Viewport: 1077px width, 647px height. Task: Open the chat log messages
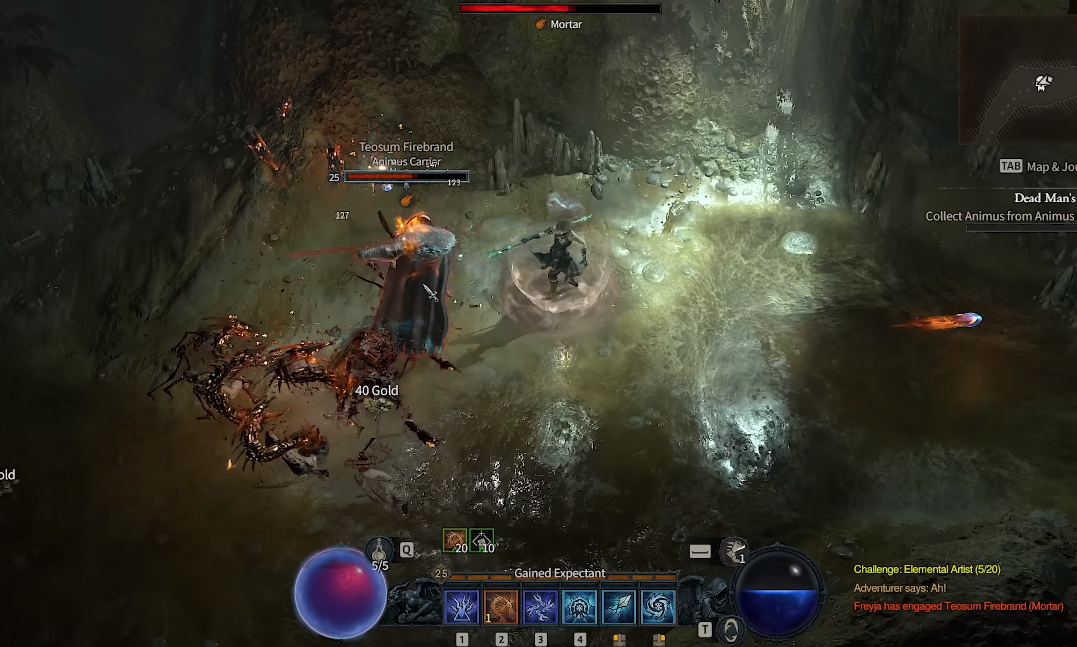pyautogui.click(x=957, y=588)
